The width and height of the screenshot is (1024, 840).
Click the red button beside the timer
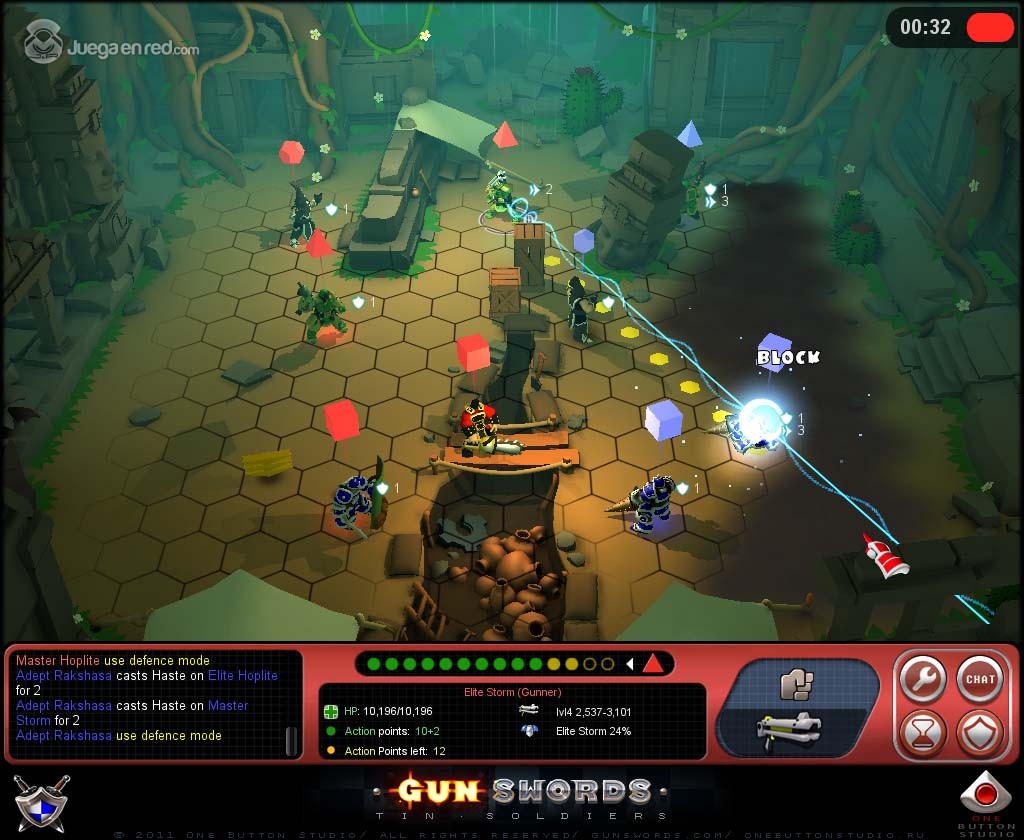[x=990, y=28]
